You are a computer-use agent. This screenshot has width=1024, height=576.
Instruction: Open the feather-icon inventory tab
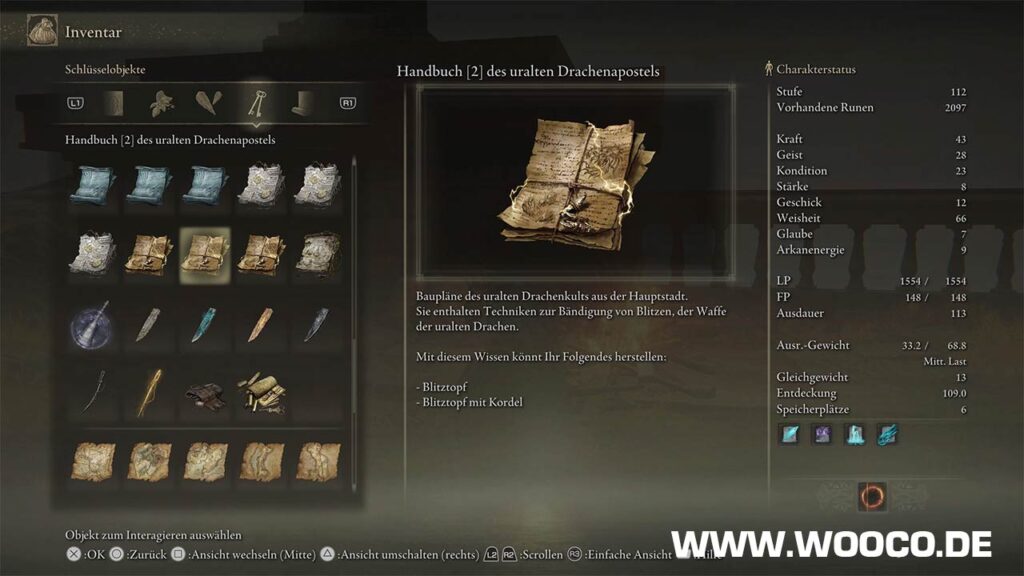tap(208, 102)
